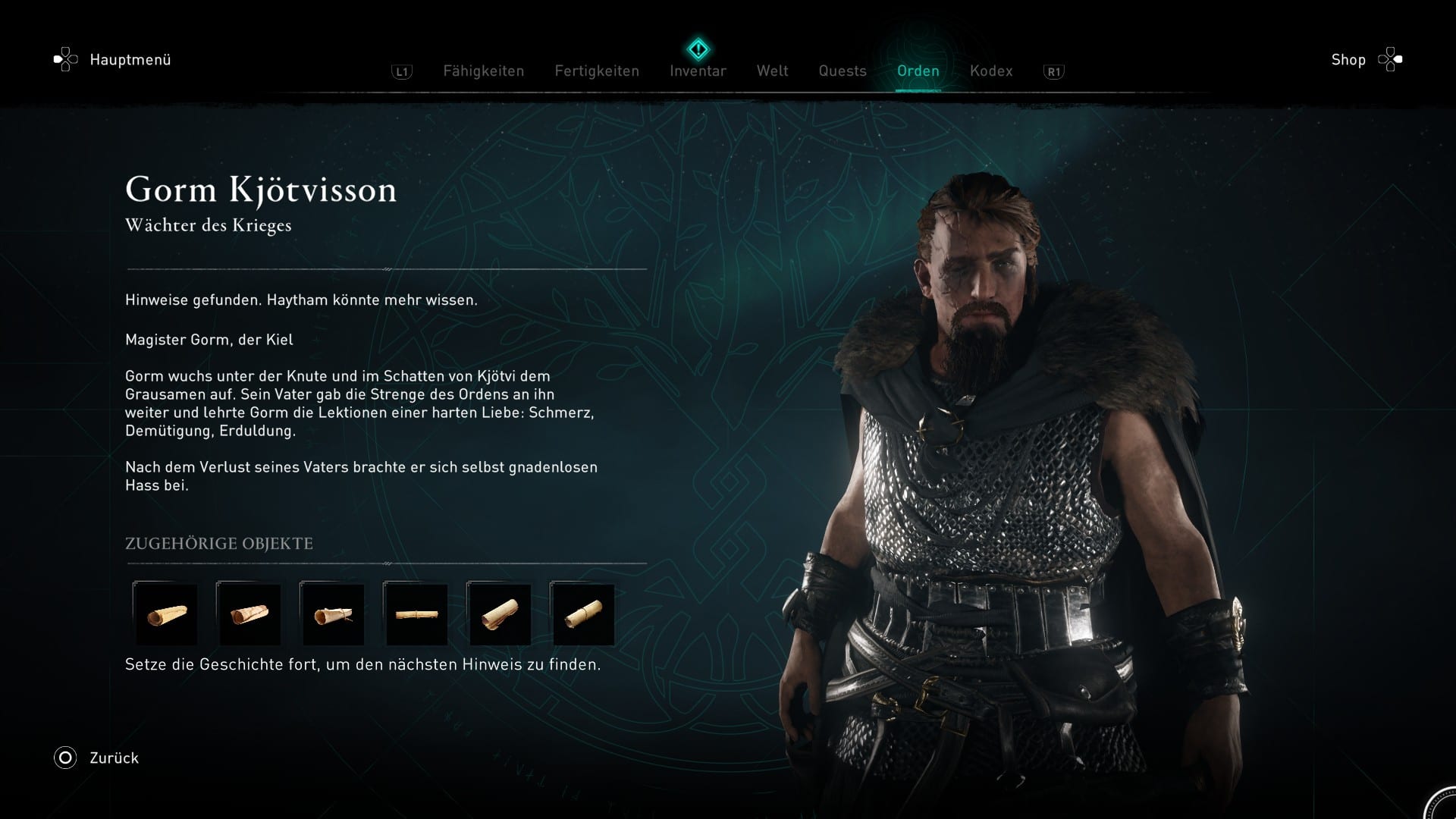Switch to the Kodex tab
The height and width of the screenshot is (819, 1456).
(x=990, y=71)
